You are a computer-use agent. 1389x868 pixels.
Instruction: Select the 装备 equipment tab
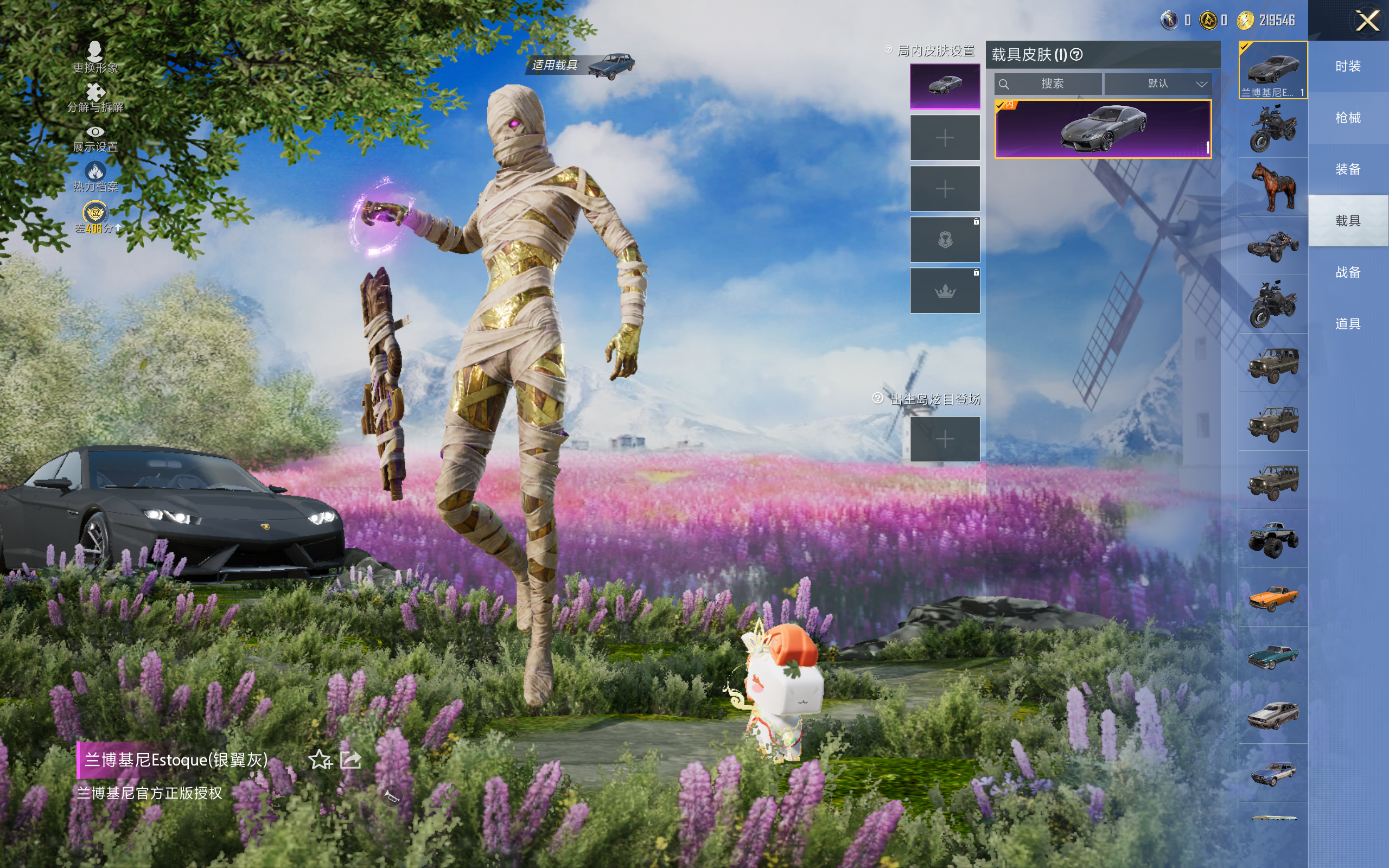(1348, 169)
